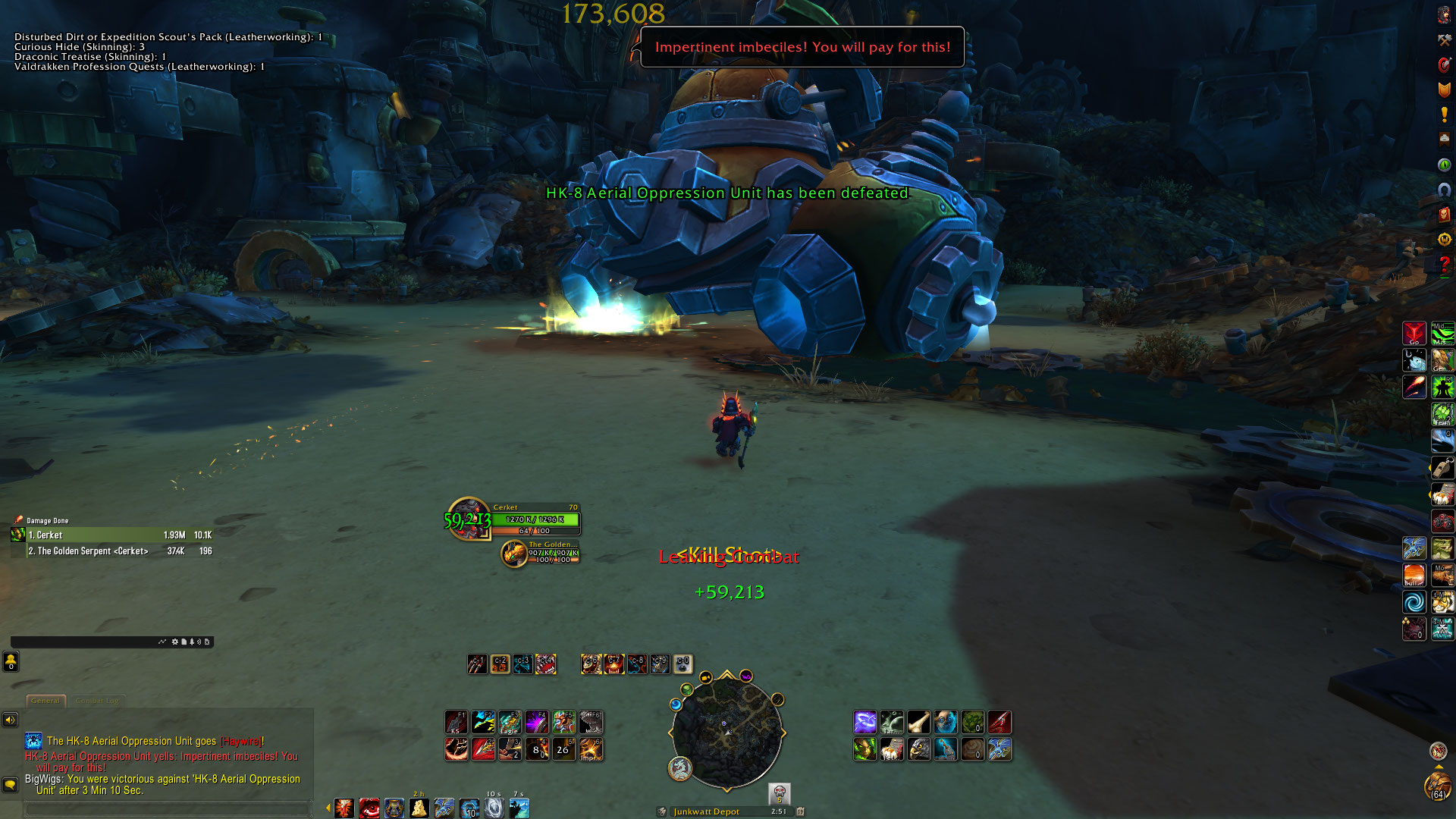
Task: Open the yellow social friends button
Action: tap(11, 662)
